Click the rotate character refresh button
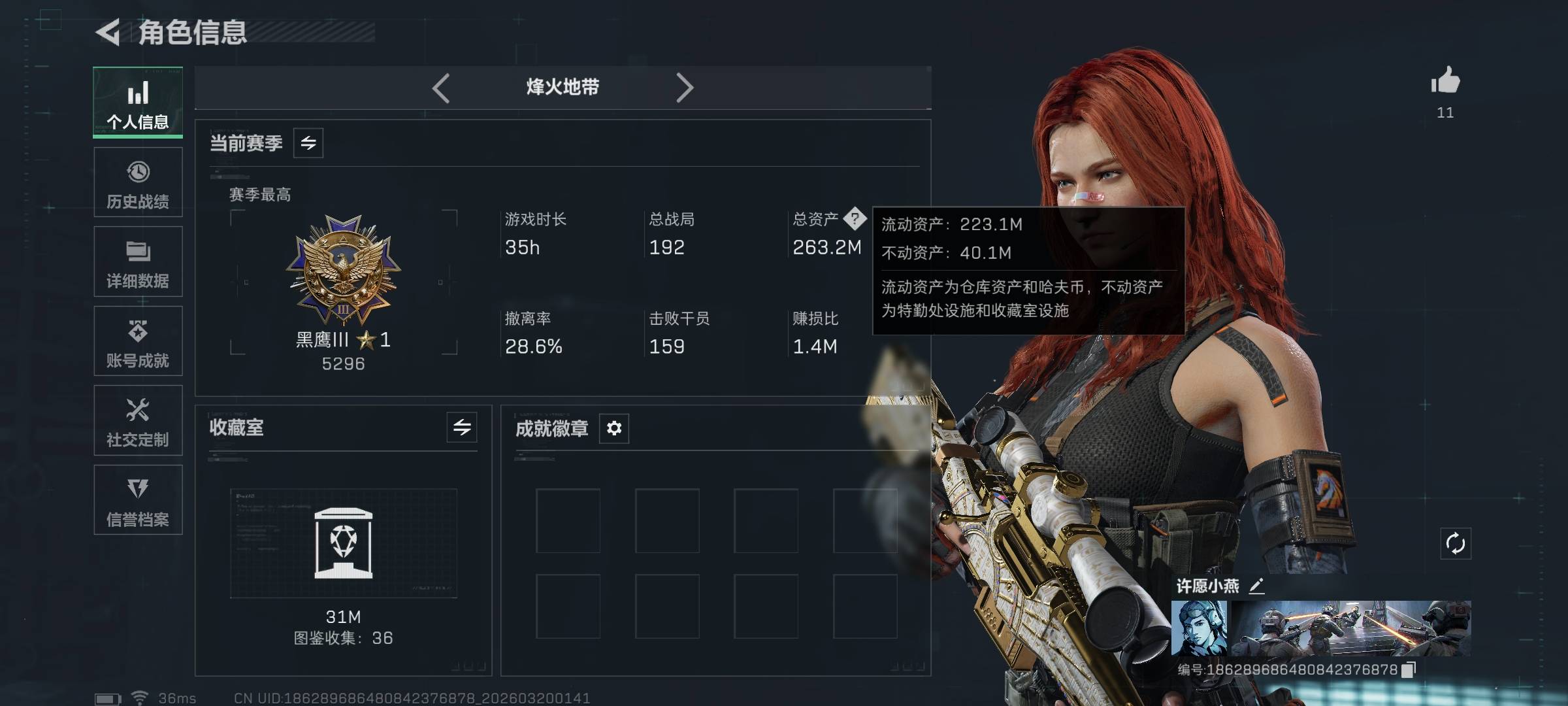This screenshot has height=706, width=1568. pyautogui.click(x=1456, y=544)
